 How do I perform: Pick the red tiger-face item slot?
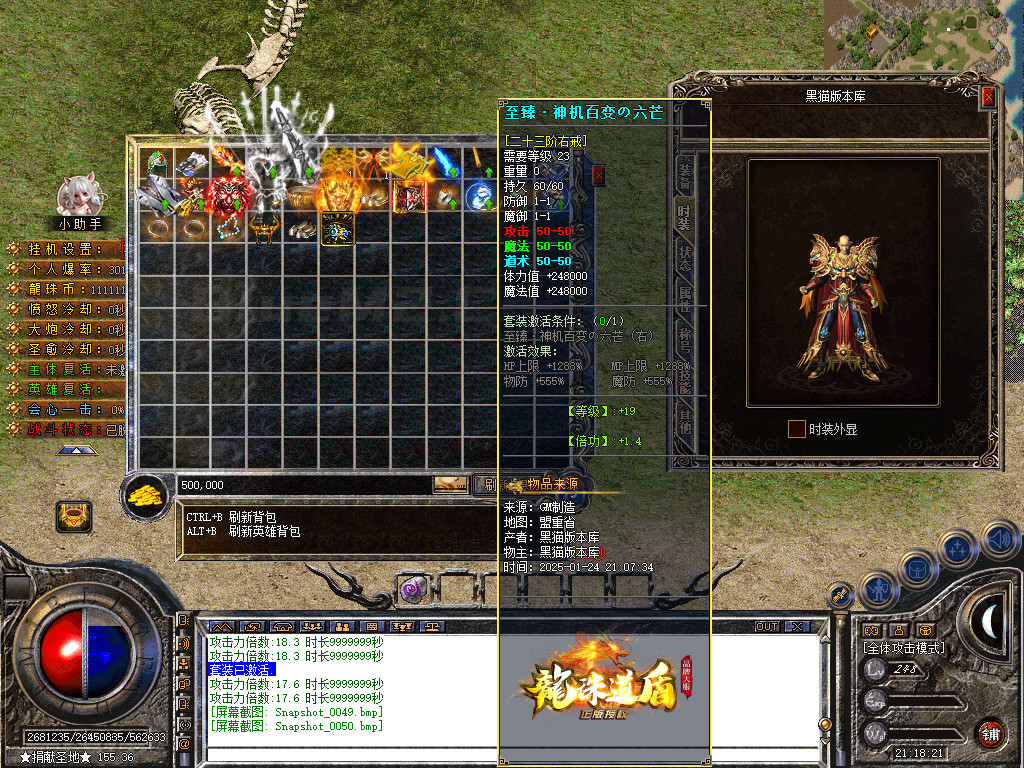tap(229, 195)
